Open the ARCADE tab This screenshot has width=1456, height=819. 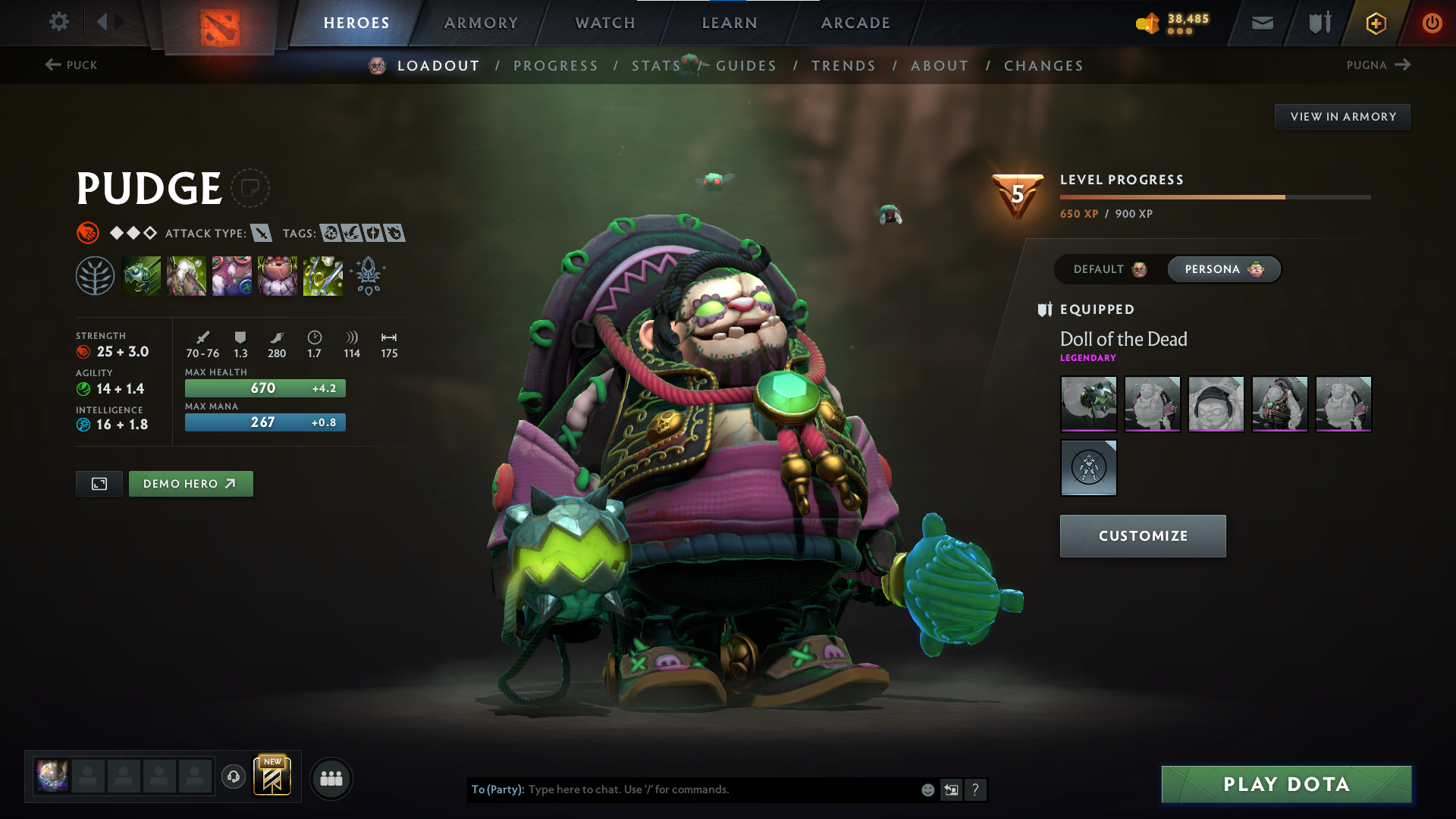click(855, 23)
